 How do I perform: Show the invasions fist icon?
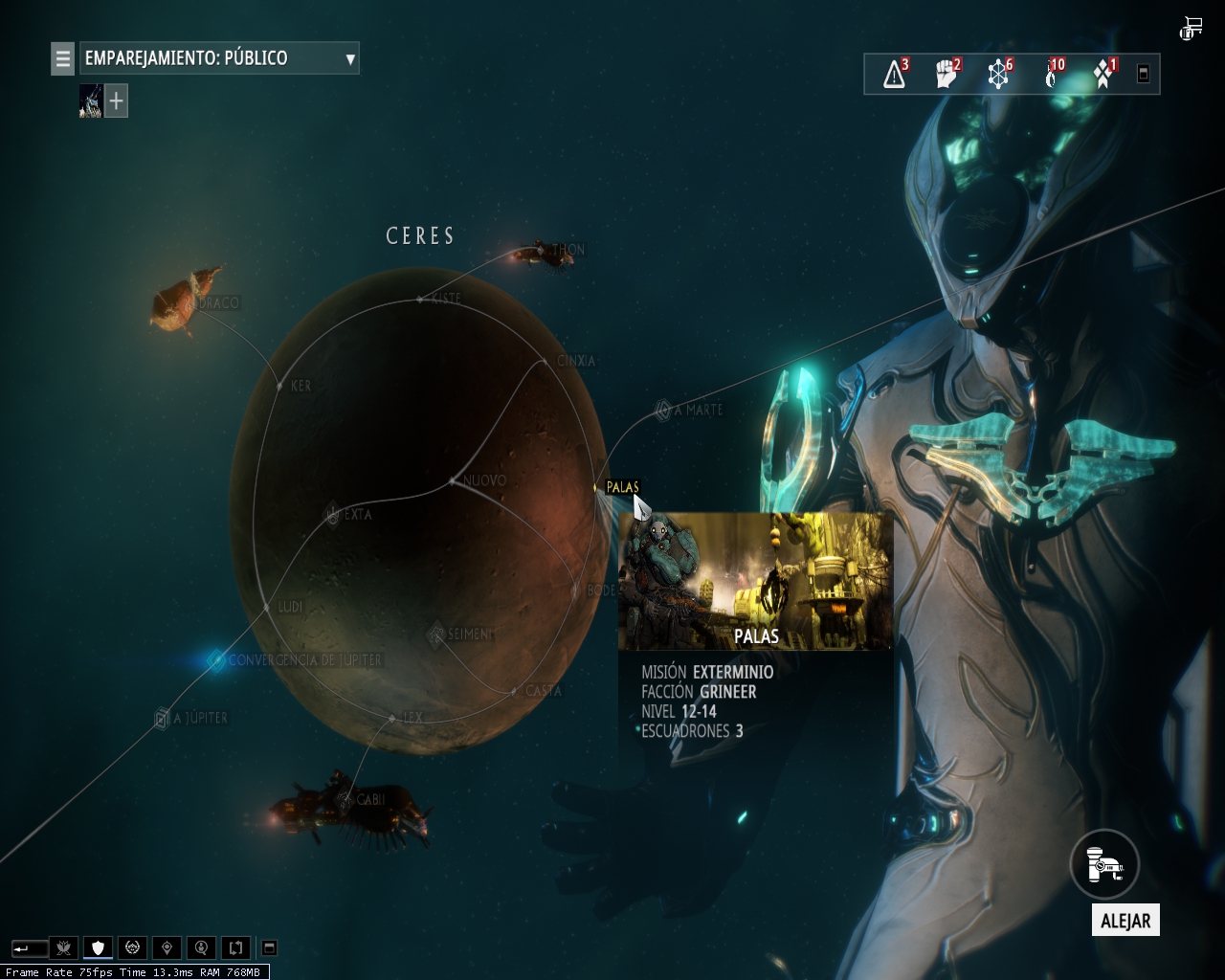947,74
